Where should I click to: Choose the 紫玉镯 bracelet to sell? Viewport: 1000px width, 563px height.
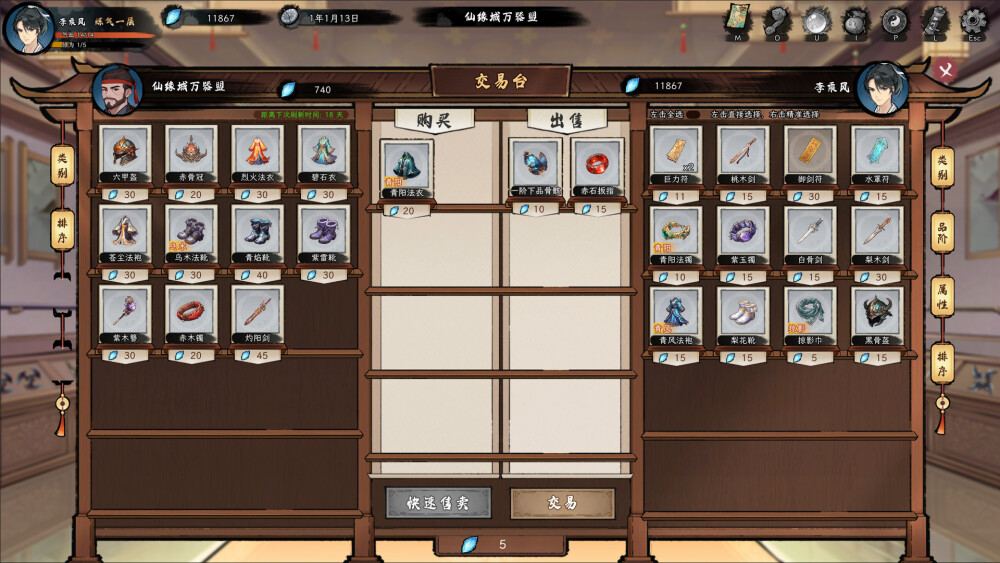pyautogui.click(x=743, y=231)
